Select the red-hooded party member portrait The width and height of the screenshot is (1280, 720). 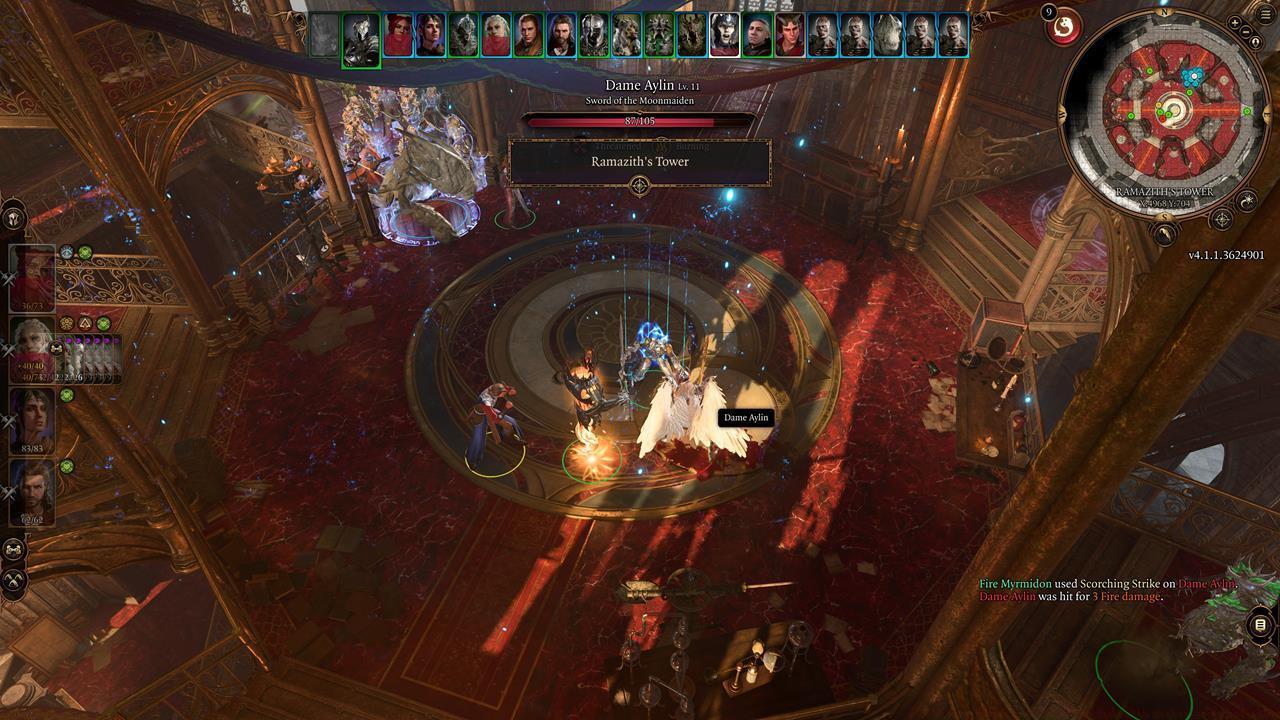(32, 277)
